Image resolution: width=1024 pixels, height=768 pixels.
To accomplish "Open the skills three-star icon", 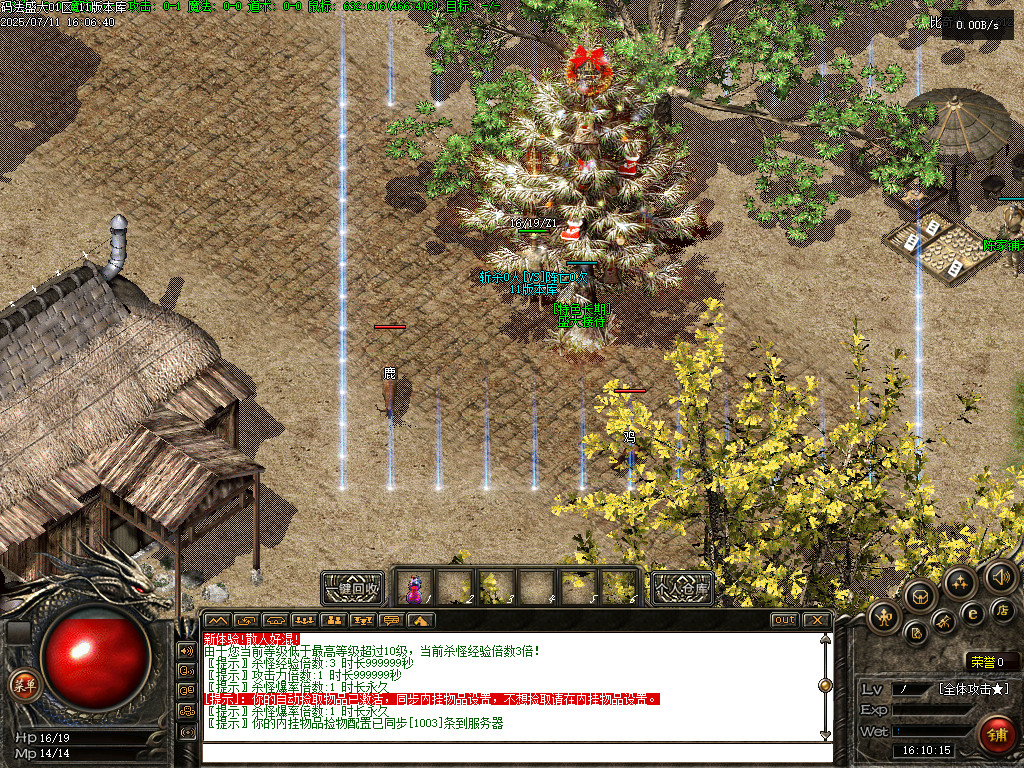I will (x=959, y=583).
